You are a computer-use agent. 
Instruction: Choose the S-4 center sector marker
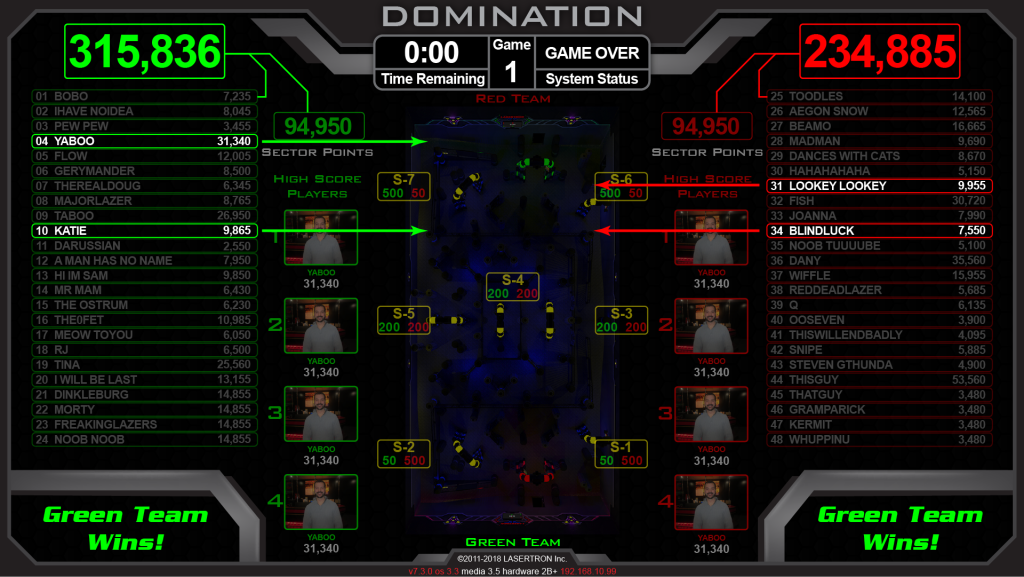pyautogui.click(x=512, y=287)
